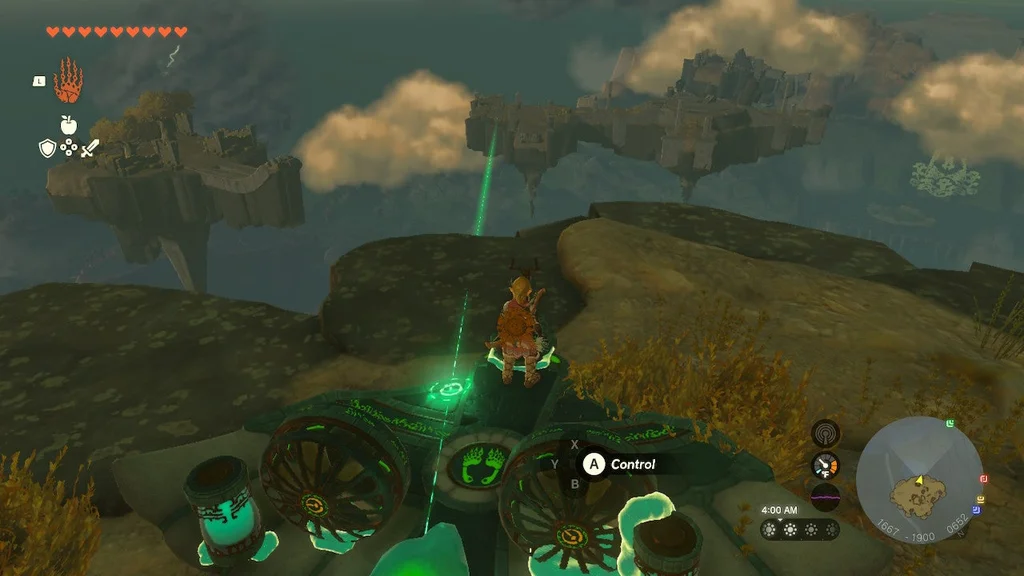The width and height of the screenshot is (1024, 576).
Task: Select the red marker on the minimap edge
Action: click(984, 479)
